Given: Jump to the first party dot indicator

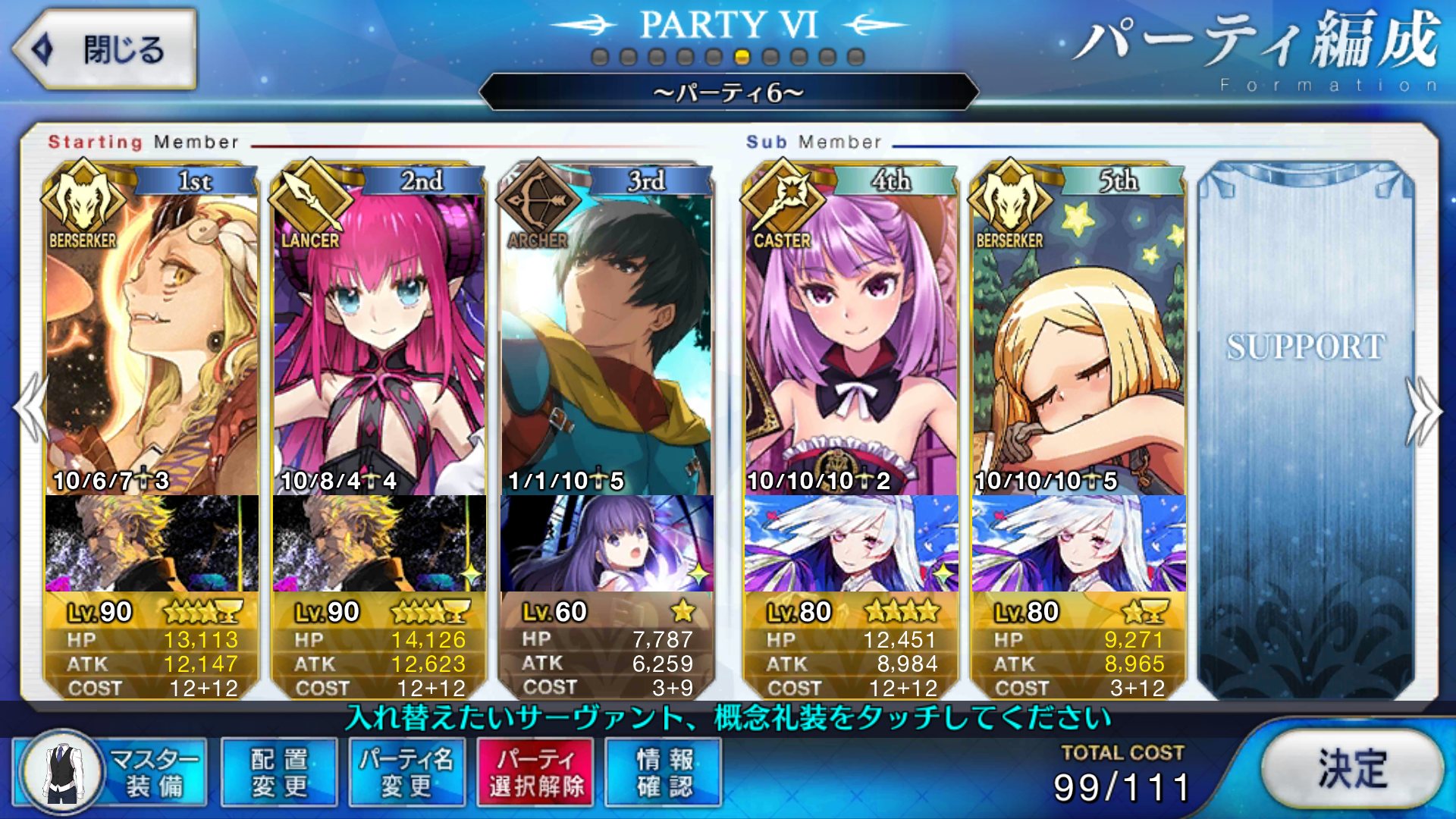Looking at the screenshot, I should (600, 57).
